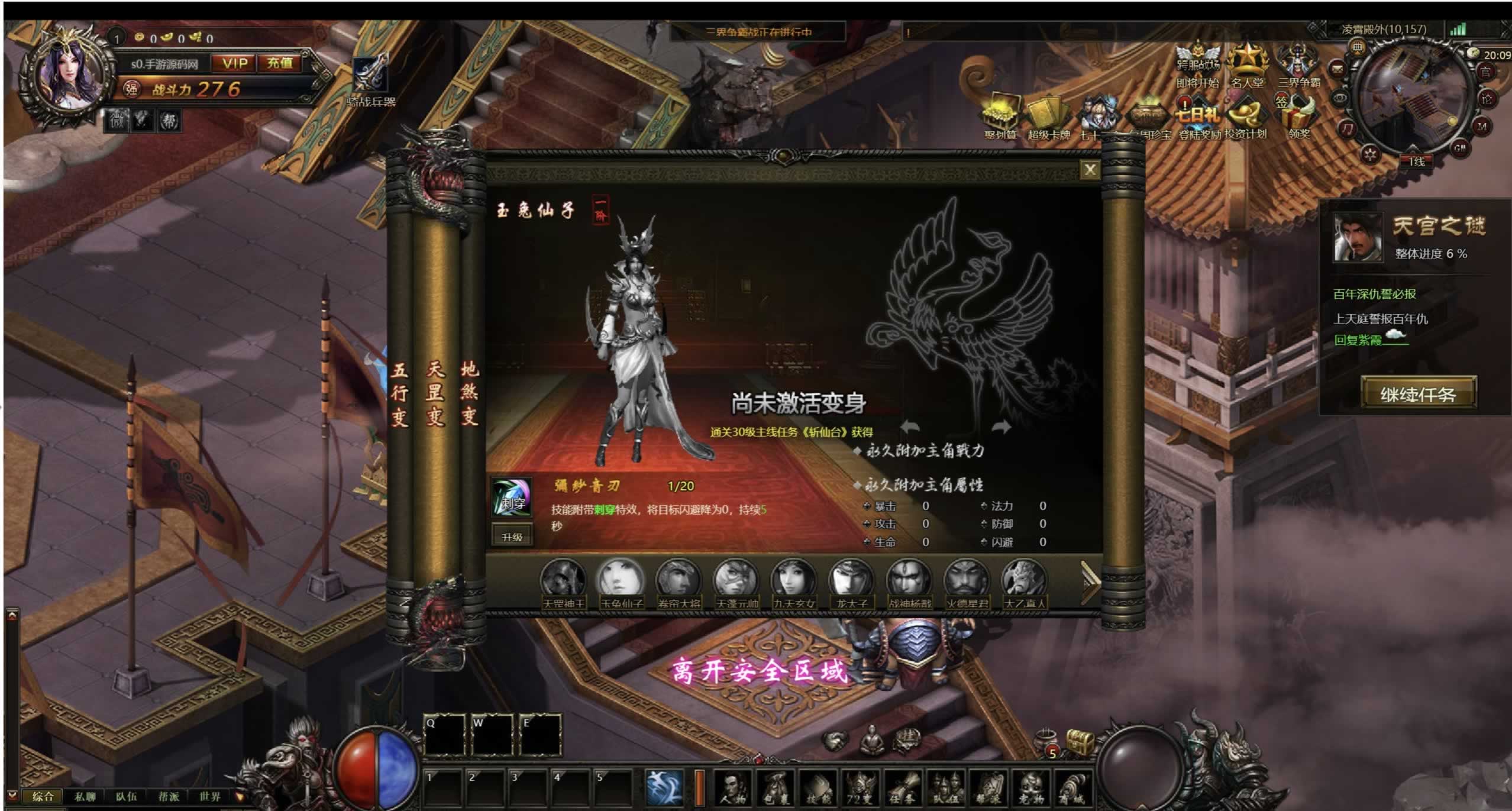This screenshot has height=811, width=1512.
Task: Continue the quest with 继续任务
Action: [1418, 393]
